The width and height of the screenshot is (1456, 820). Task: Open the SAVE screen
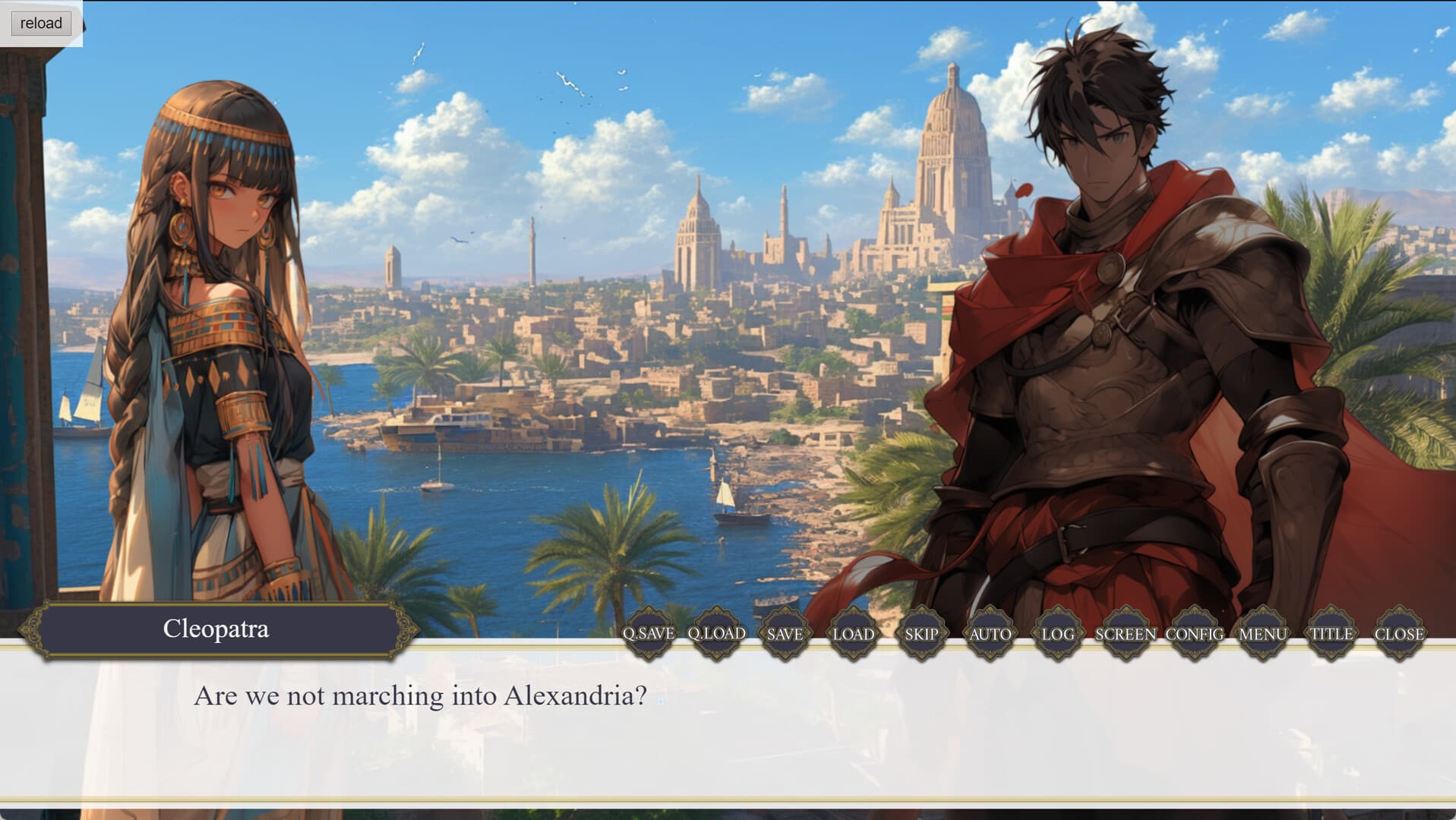click(x=785, y=632)
